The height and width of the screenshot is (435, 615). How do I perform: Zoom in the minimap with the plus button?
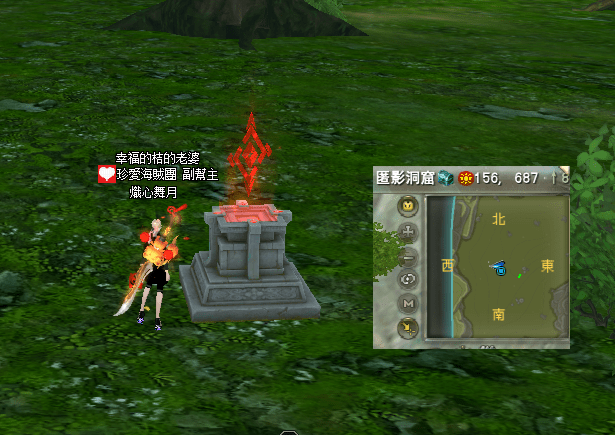click(x=408, y=232)
